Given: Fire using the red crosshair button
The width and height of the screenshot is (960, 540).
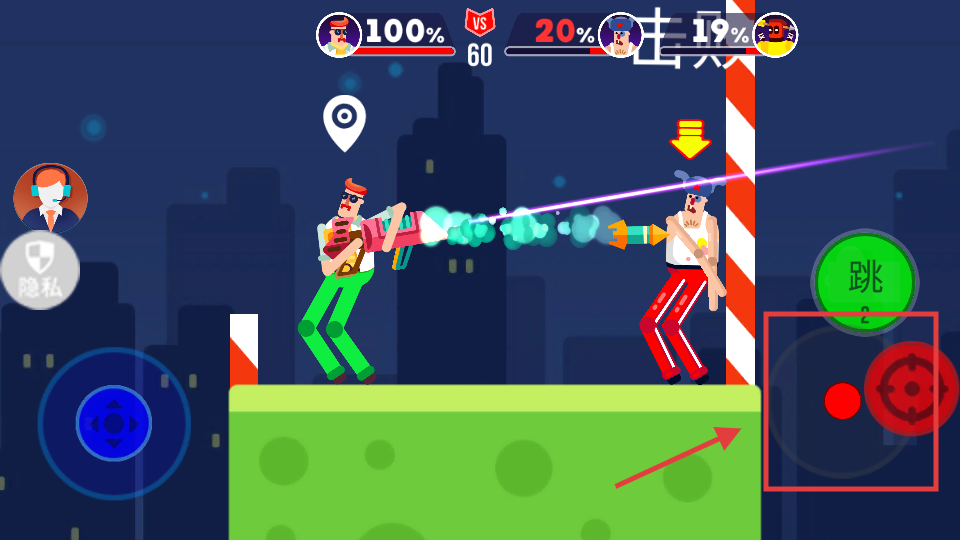Looking at the screenshot, I should click(910, 389).
